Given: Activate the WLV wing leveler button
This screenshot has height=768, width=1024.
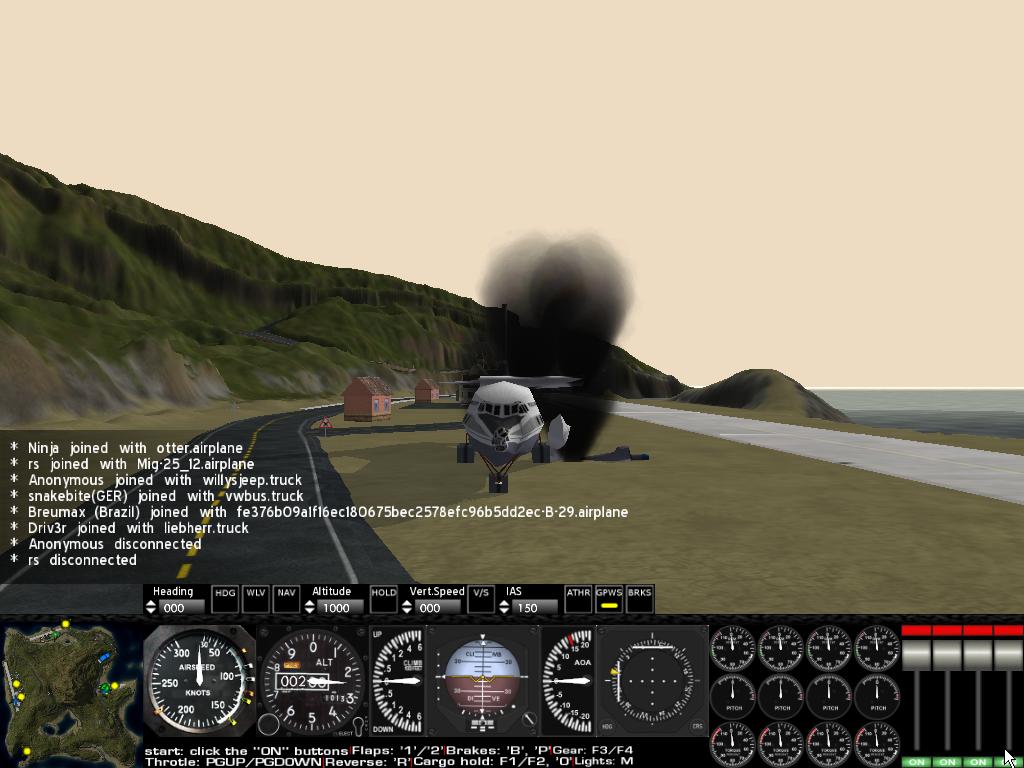Looking at the screenshot, I should tap(256, 598).
